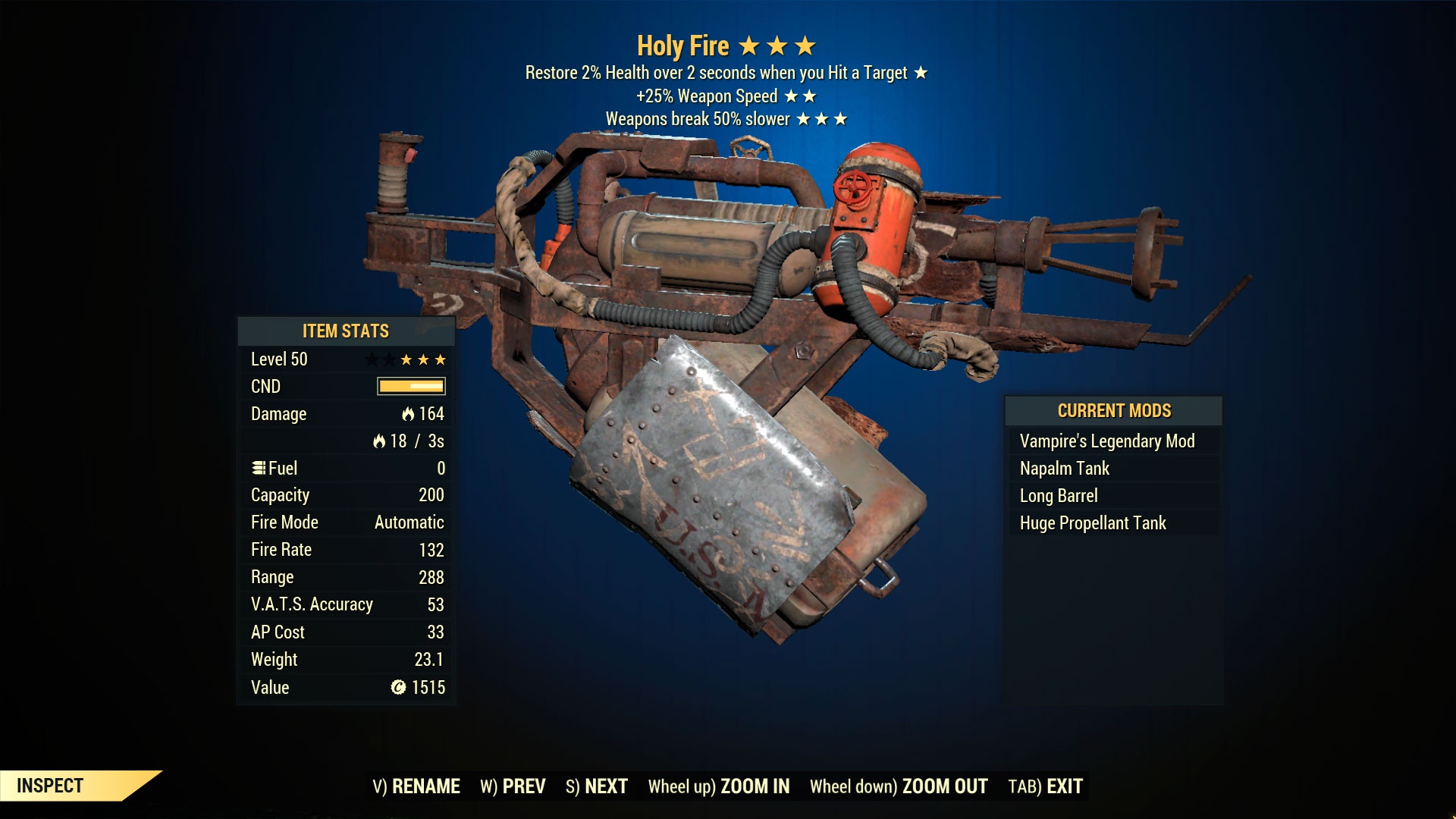
Task: Click the fire damage icon beside 164
Action: [408, 414]
